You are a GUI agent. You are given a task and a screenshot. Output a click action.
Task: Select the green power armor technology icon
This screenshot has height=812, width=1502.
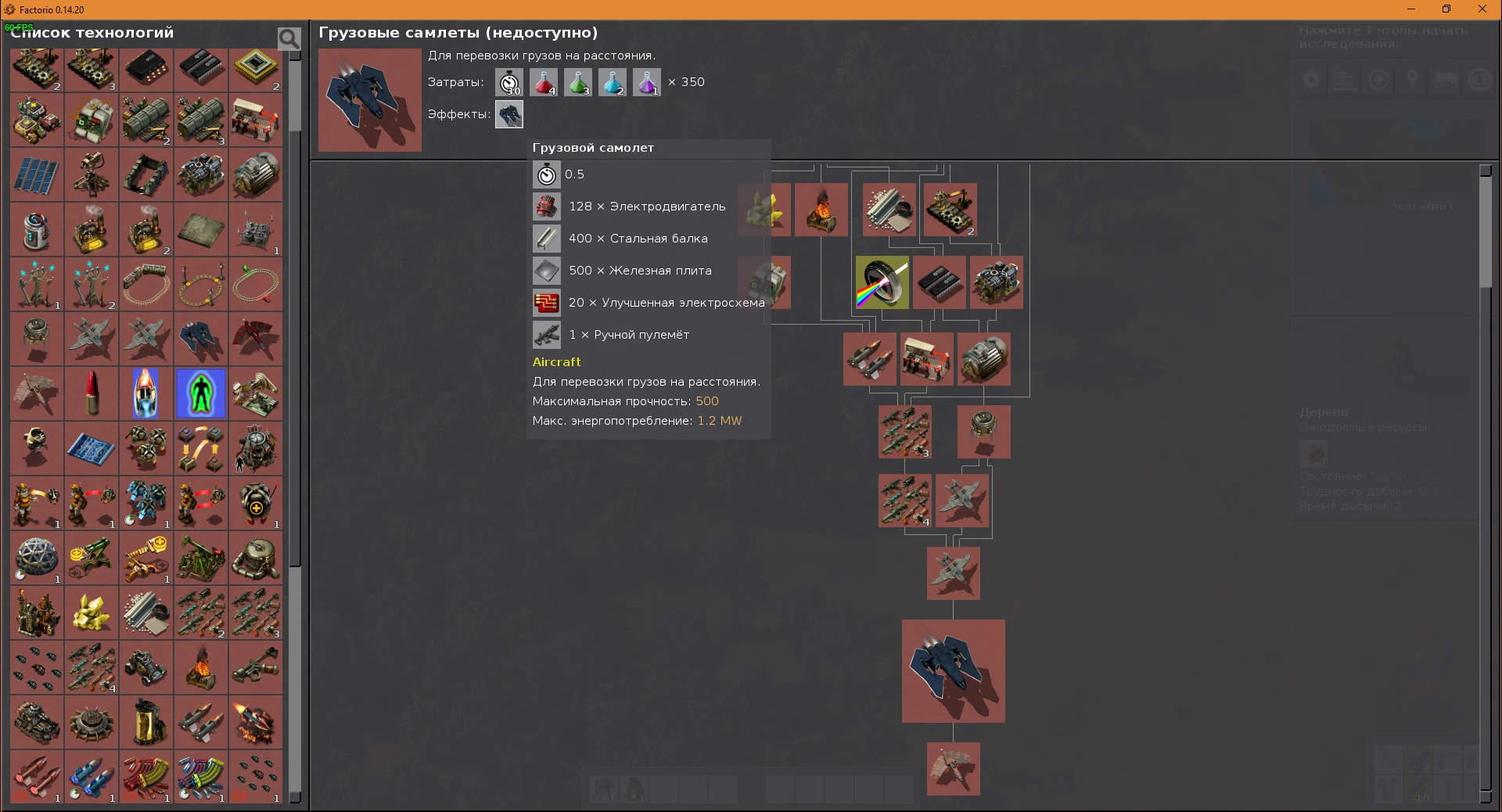tap(200, 393)
